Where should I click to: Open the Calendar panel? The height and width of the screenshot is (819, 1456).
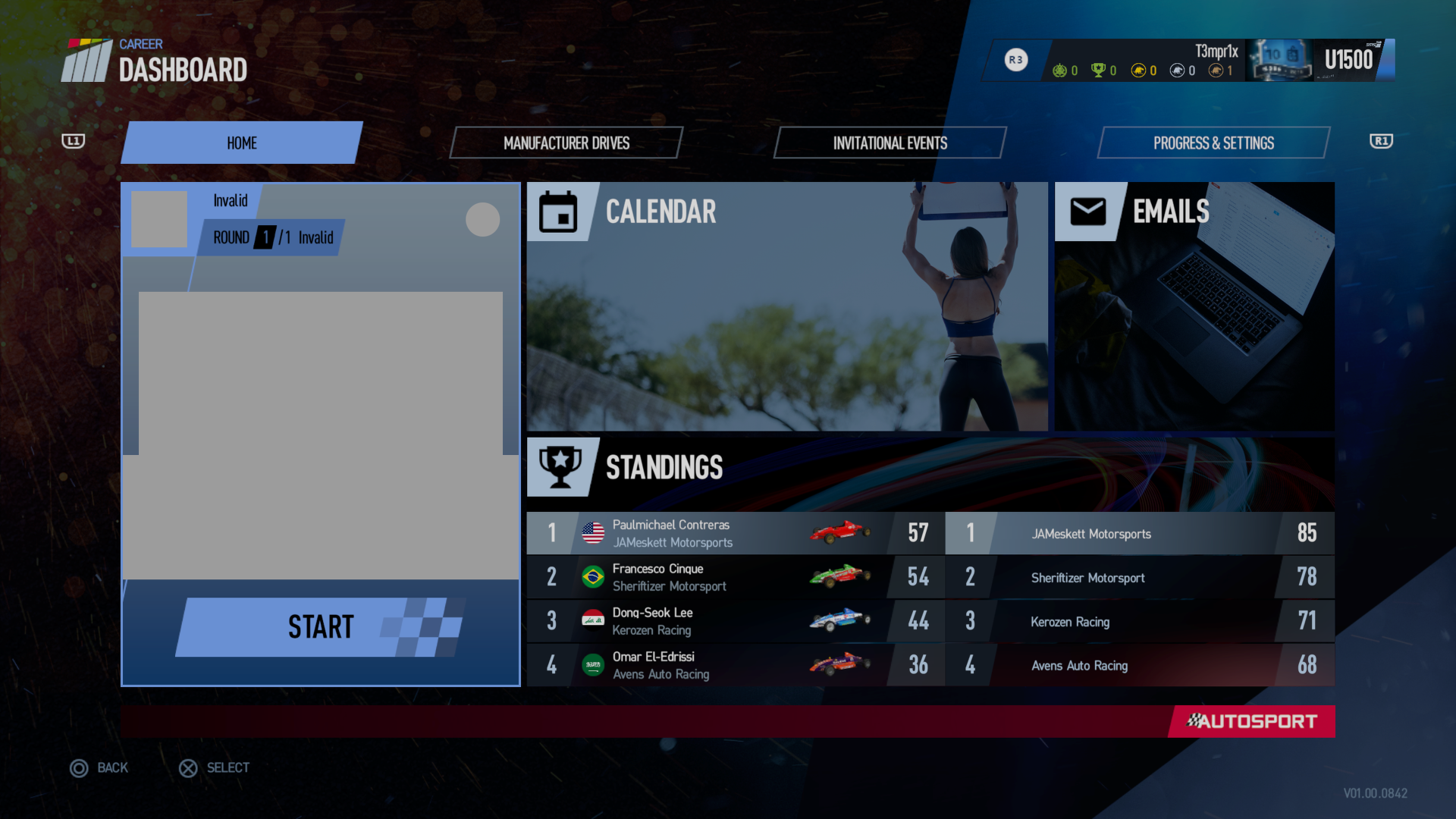786,306
